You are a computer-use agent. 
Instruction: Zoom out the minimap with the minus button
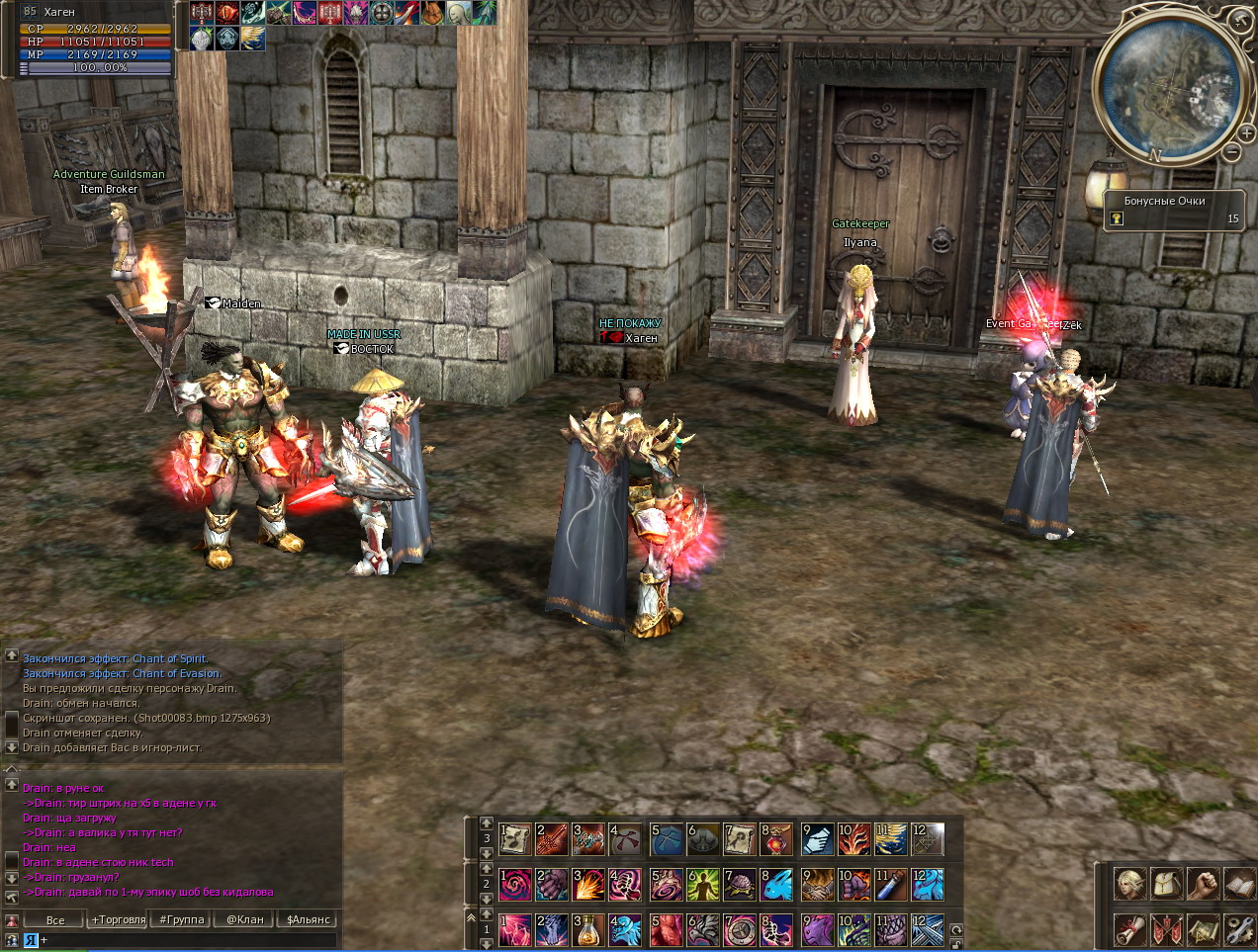click(x=1232, y=152)
